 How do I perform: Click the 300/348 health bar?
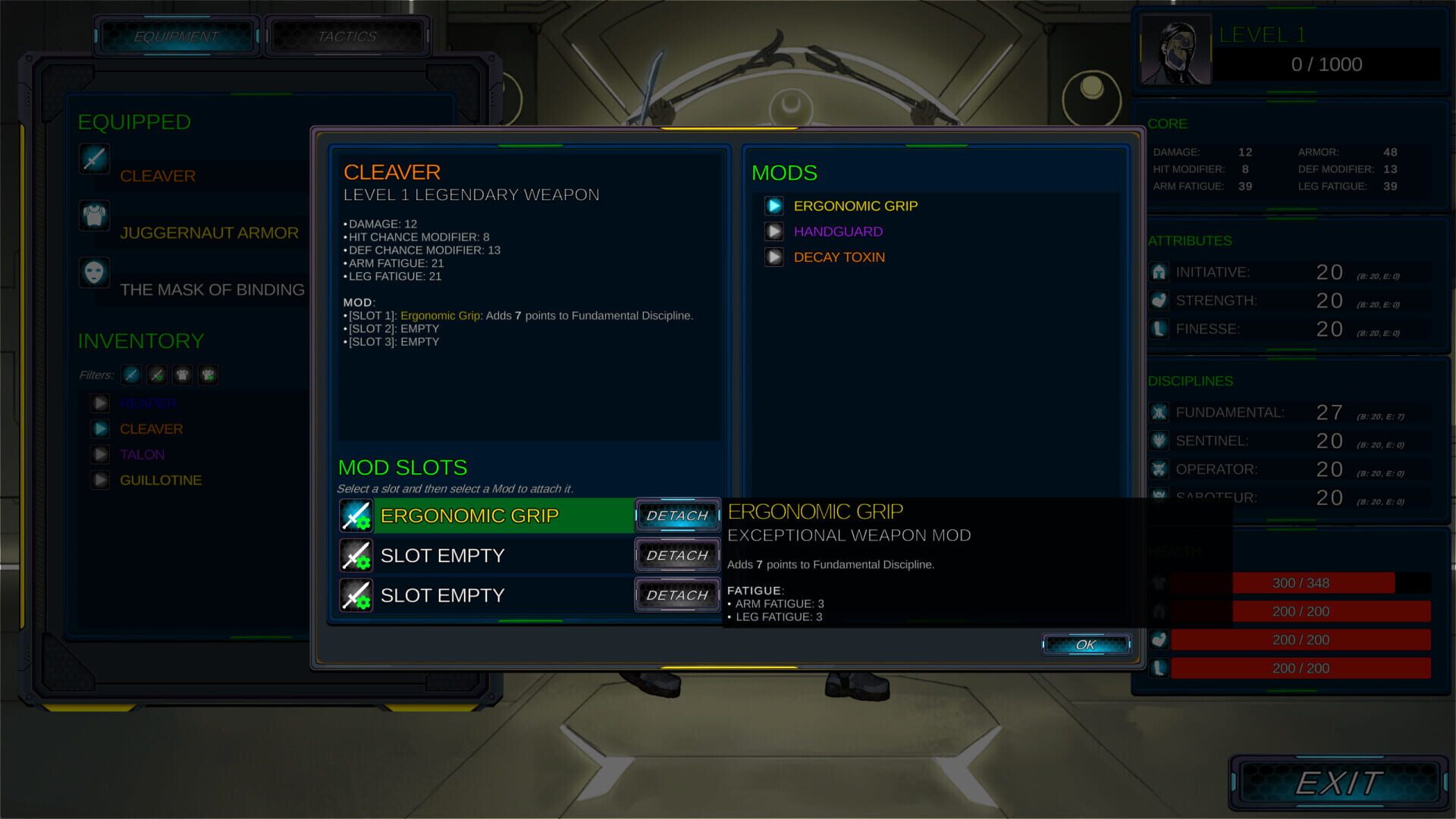click(x=1300, y=582)
